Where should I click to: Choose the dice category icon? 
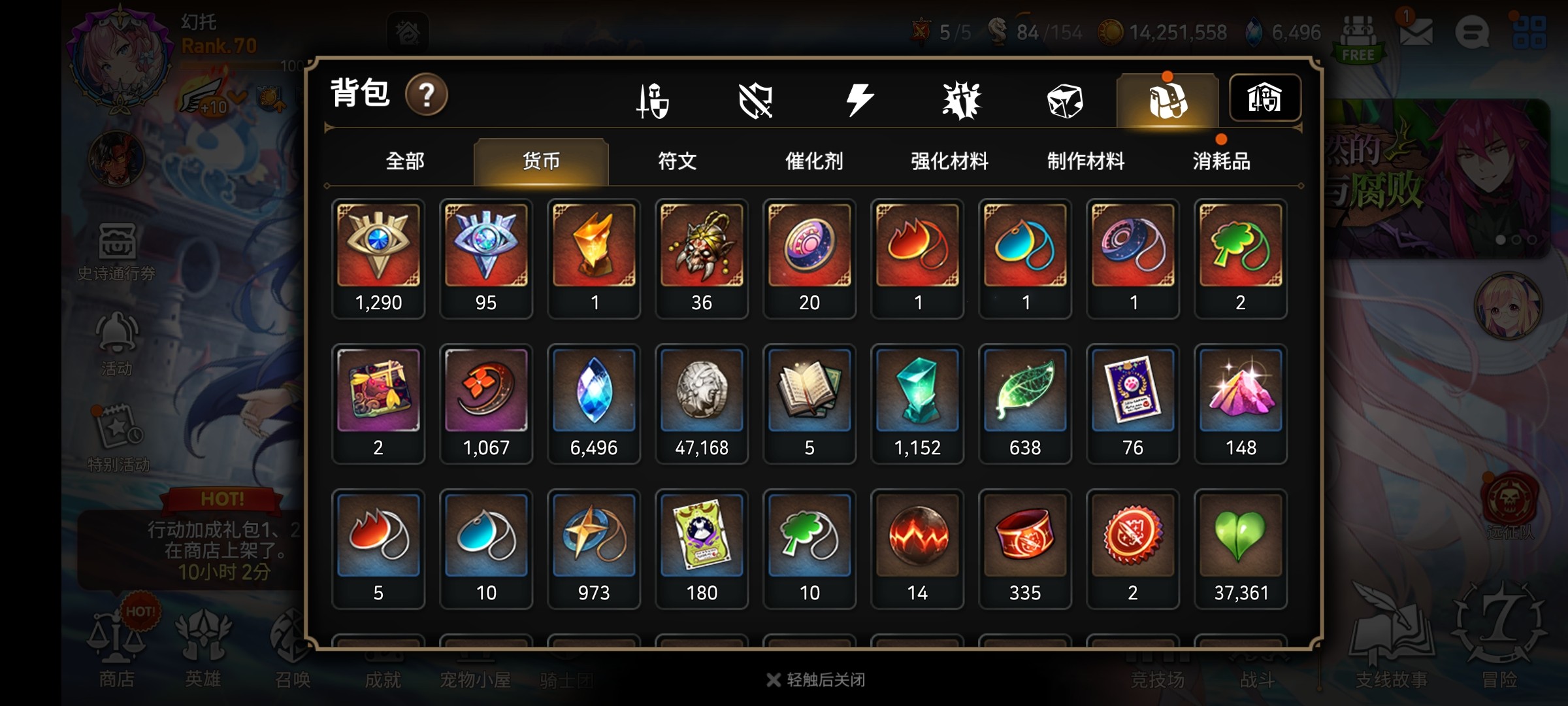coord(1064,100)
